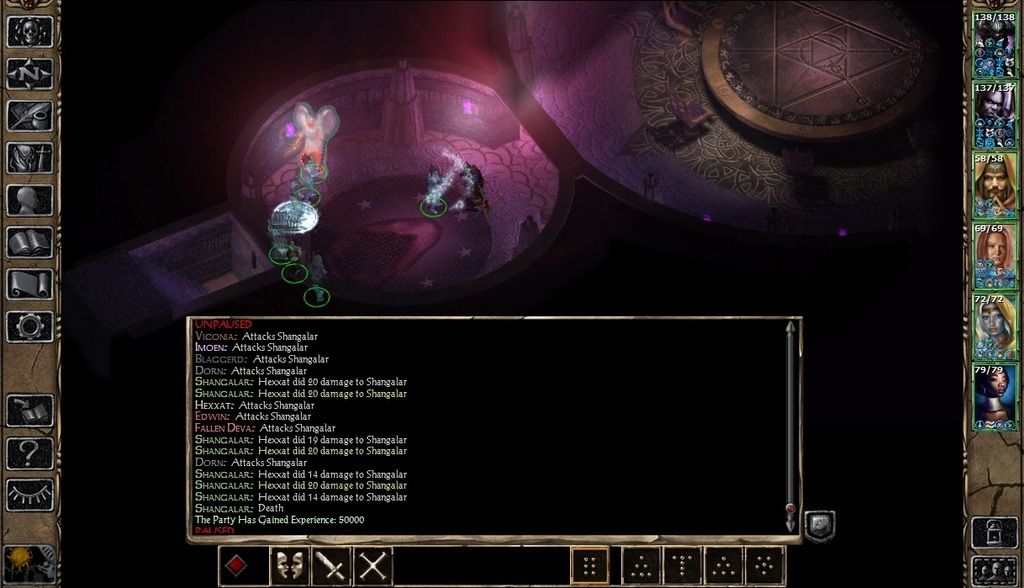Toggle the padlock button below the portraits
This screenshot has width=1024, height=588.
(994, 532)
